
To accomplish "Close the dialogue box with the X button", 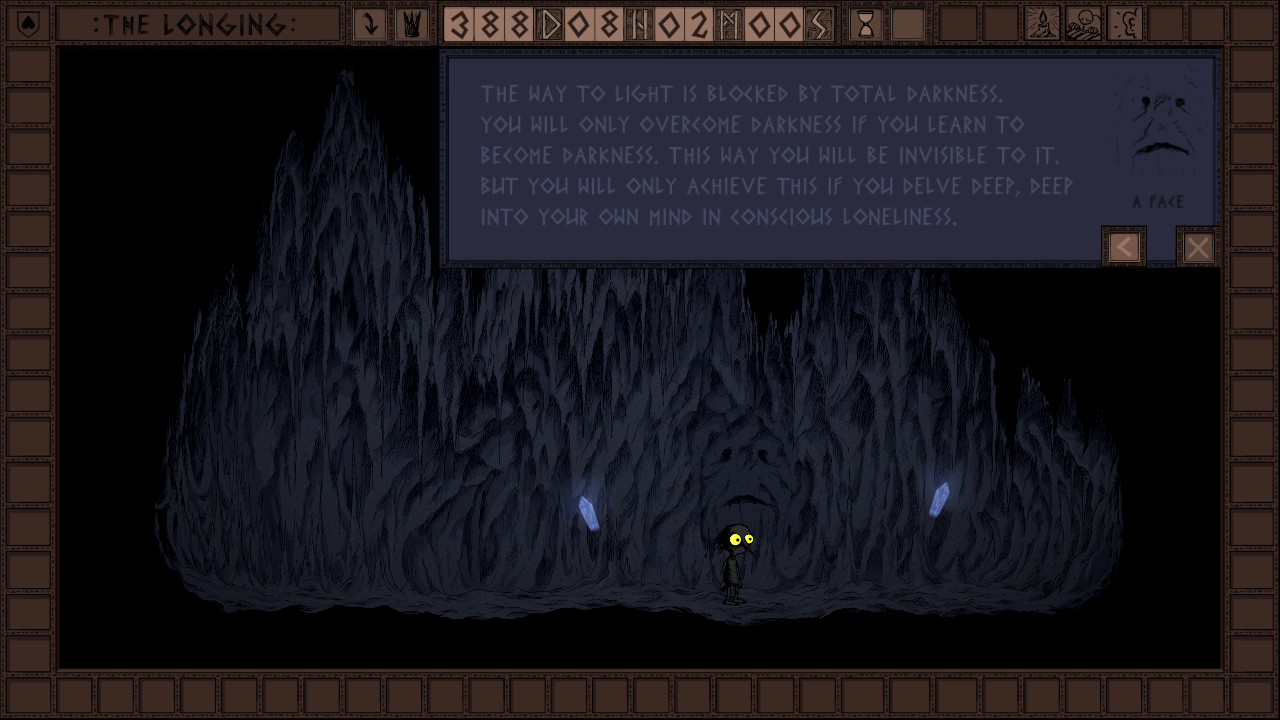I will (1197, 247).
